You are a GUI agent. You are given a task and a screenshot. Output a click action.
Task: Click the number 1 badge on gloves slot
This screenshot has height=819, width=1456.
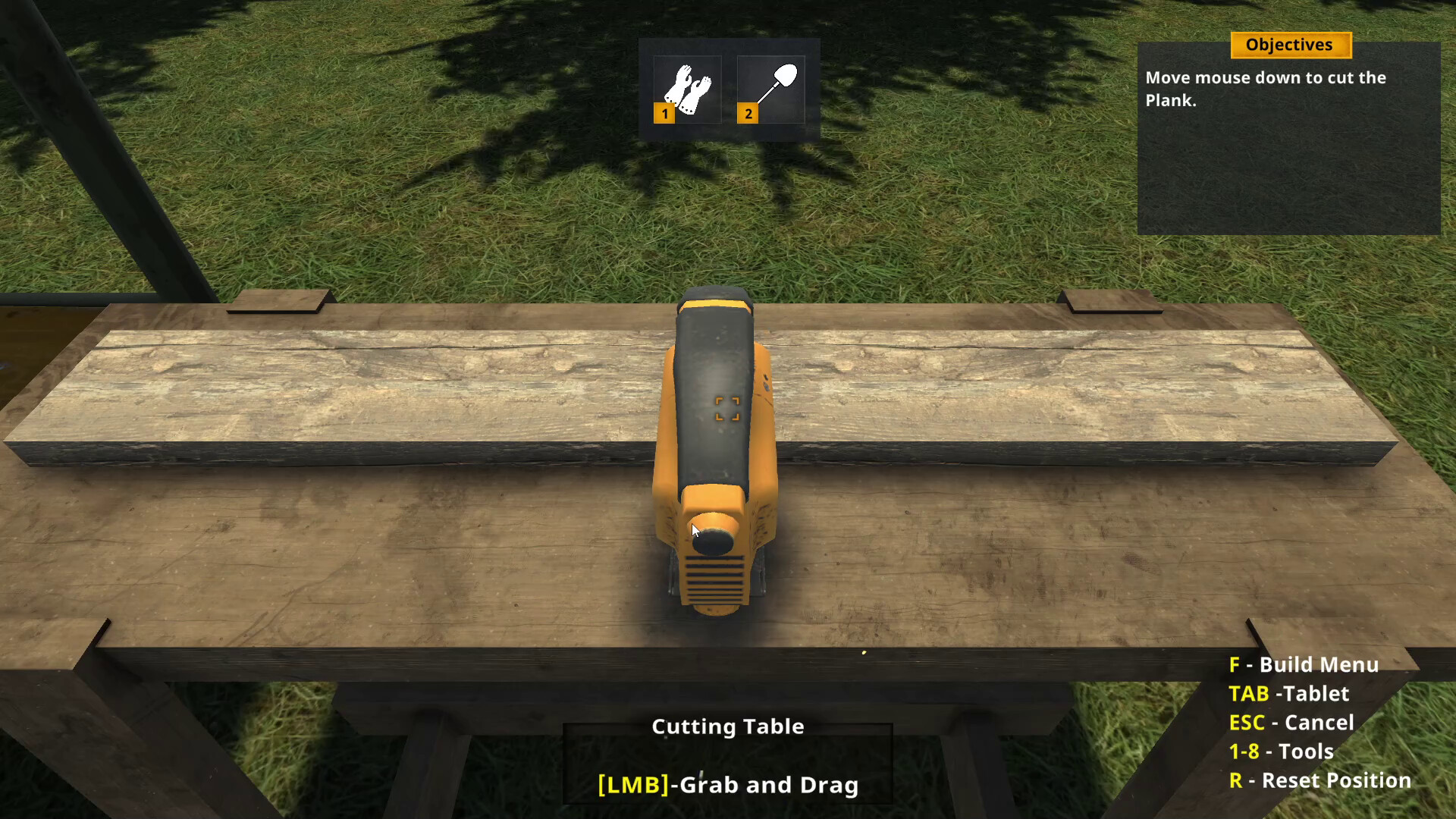click(x=664, y=114)
